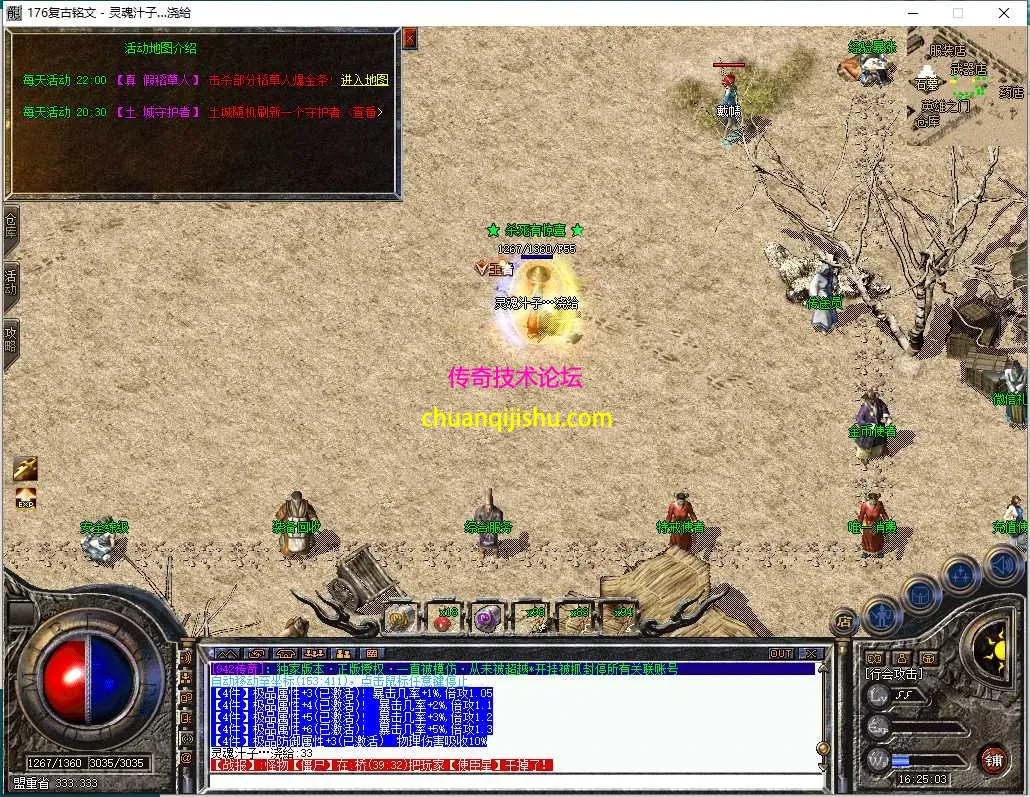This screenshot has width=1030, height=797.
Task: Open the character figure panel button
Action: coord(881,612)
